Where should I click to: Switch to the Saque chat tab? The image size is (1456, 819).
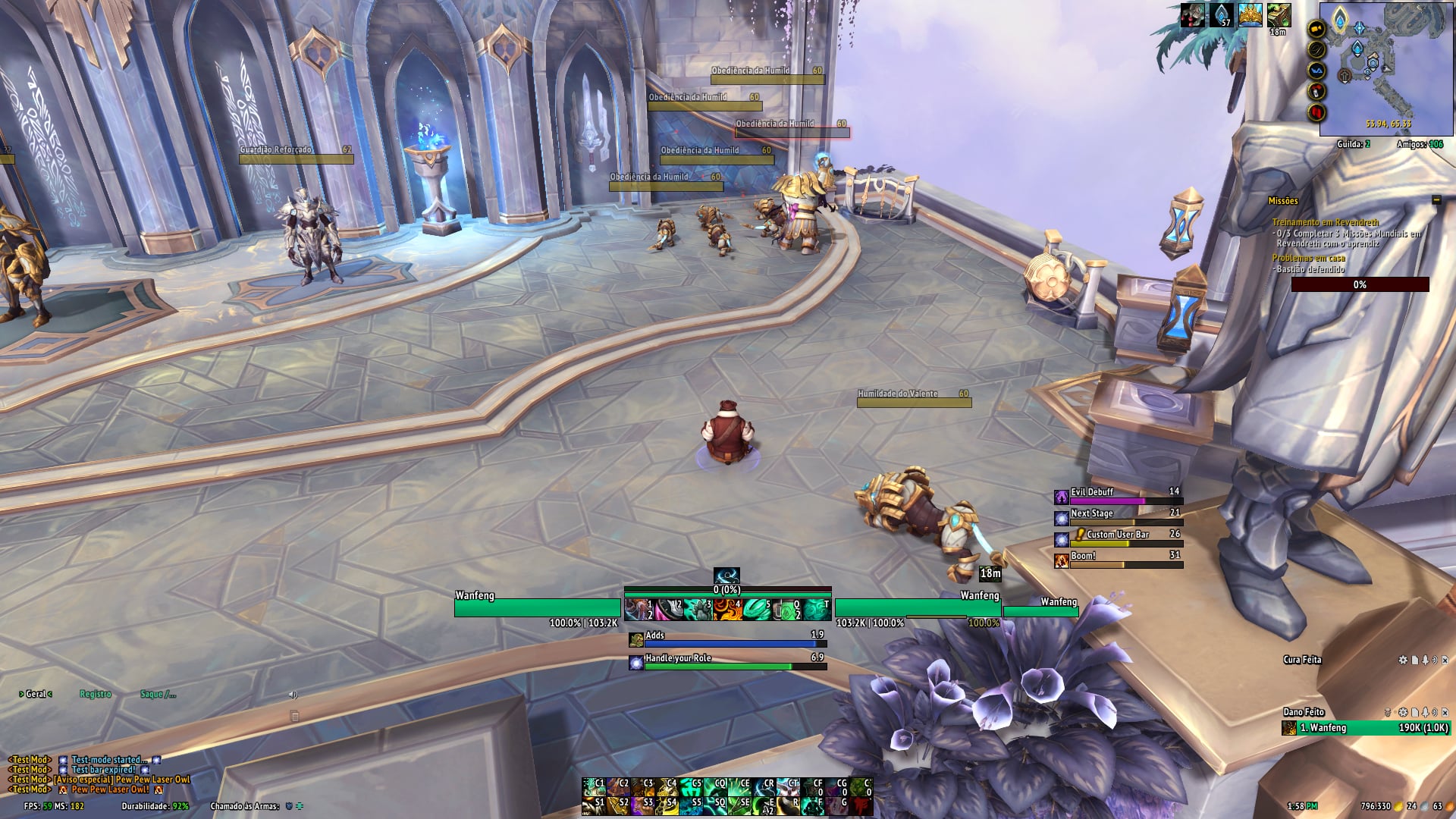(x=158, y=694)
